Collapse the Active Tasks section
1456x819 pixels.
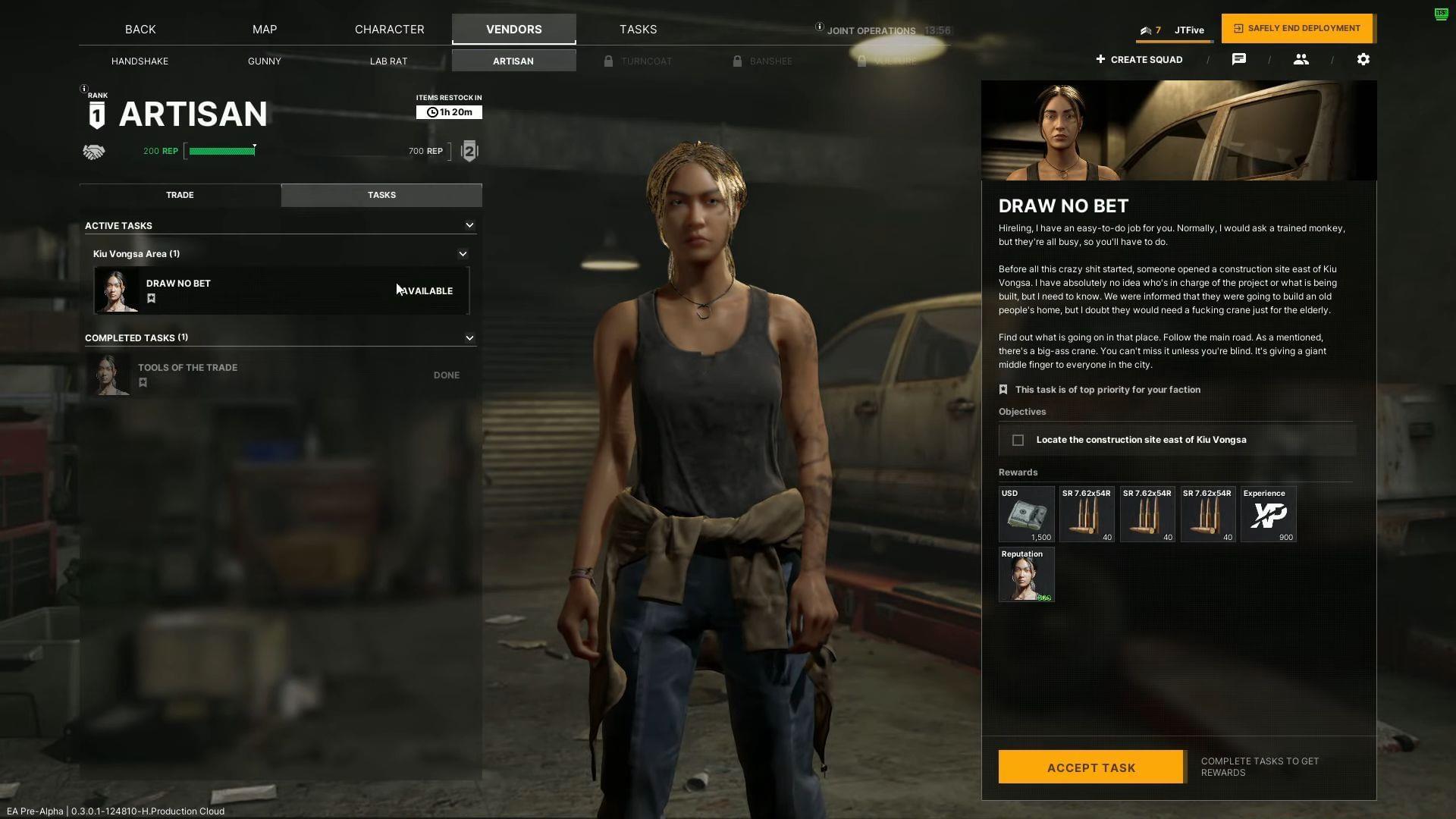469,225
